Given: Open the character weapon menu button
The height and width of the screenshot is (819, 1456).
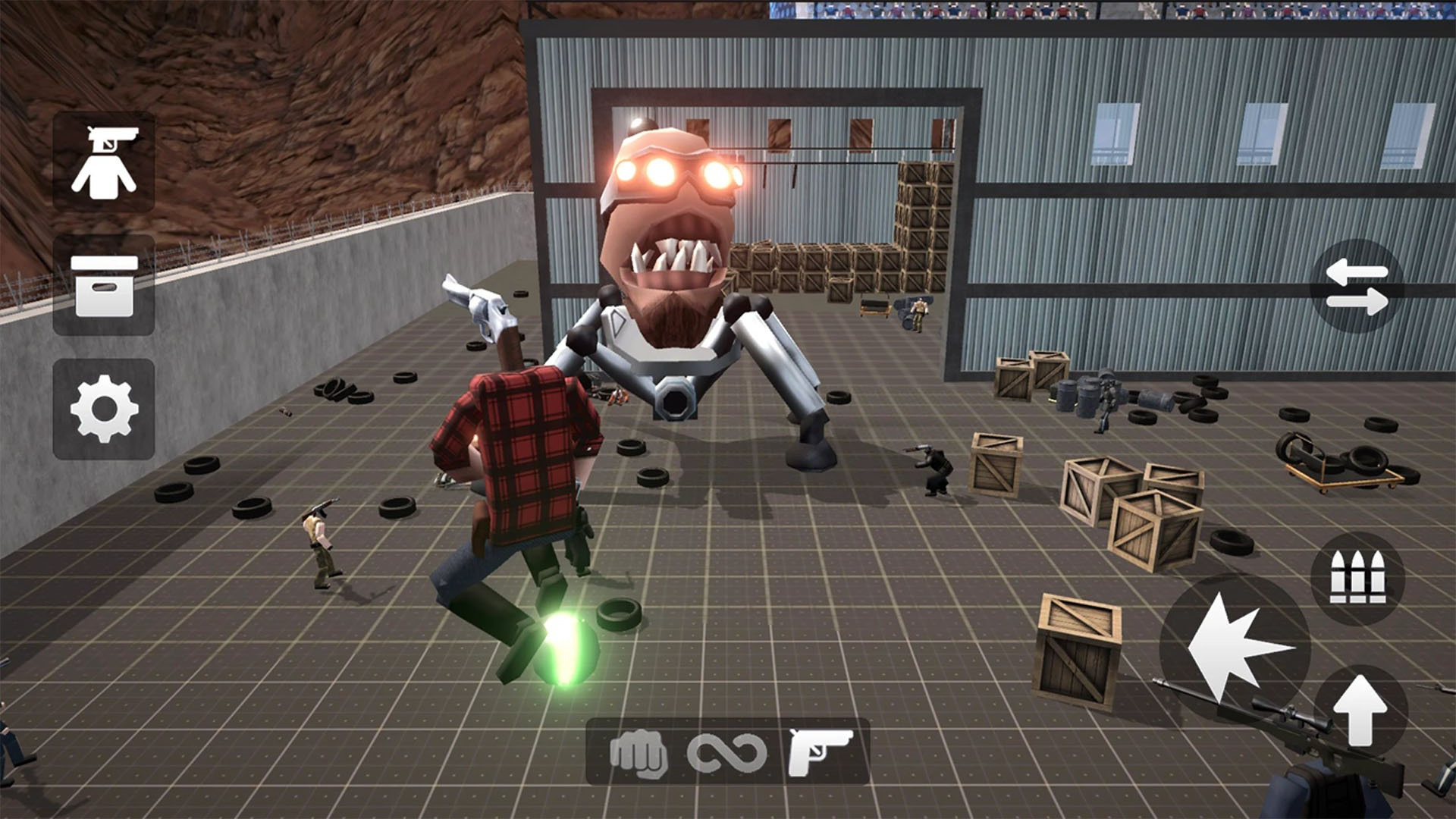Looking at the screenshot, I should [104, 162].
